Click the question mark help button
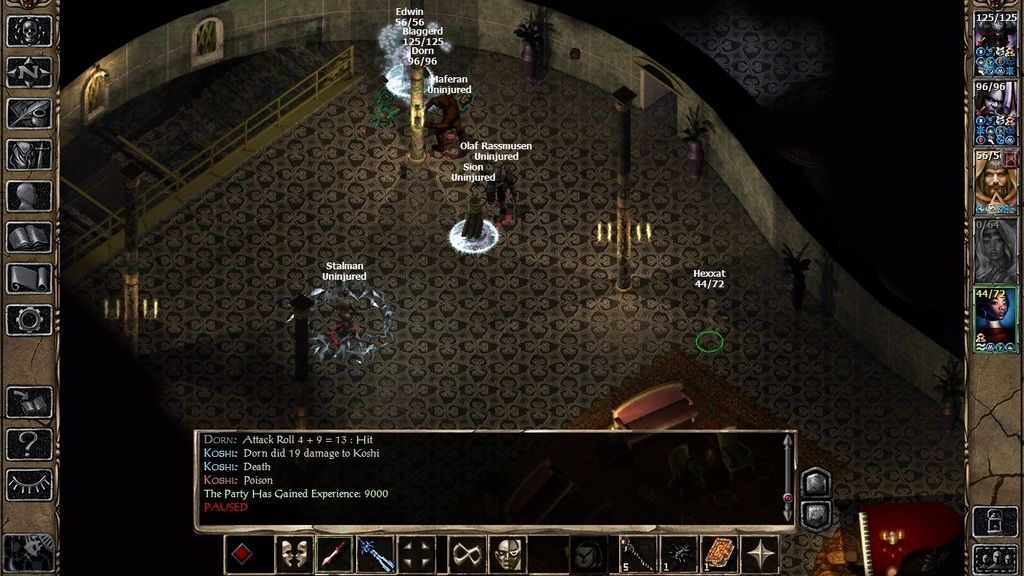 point(29,443)
